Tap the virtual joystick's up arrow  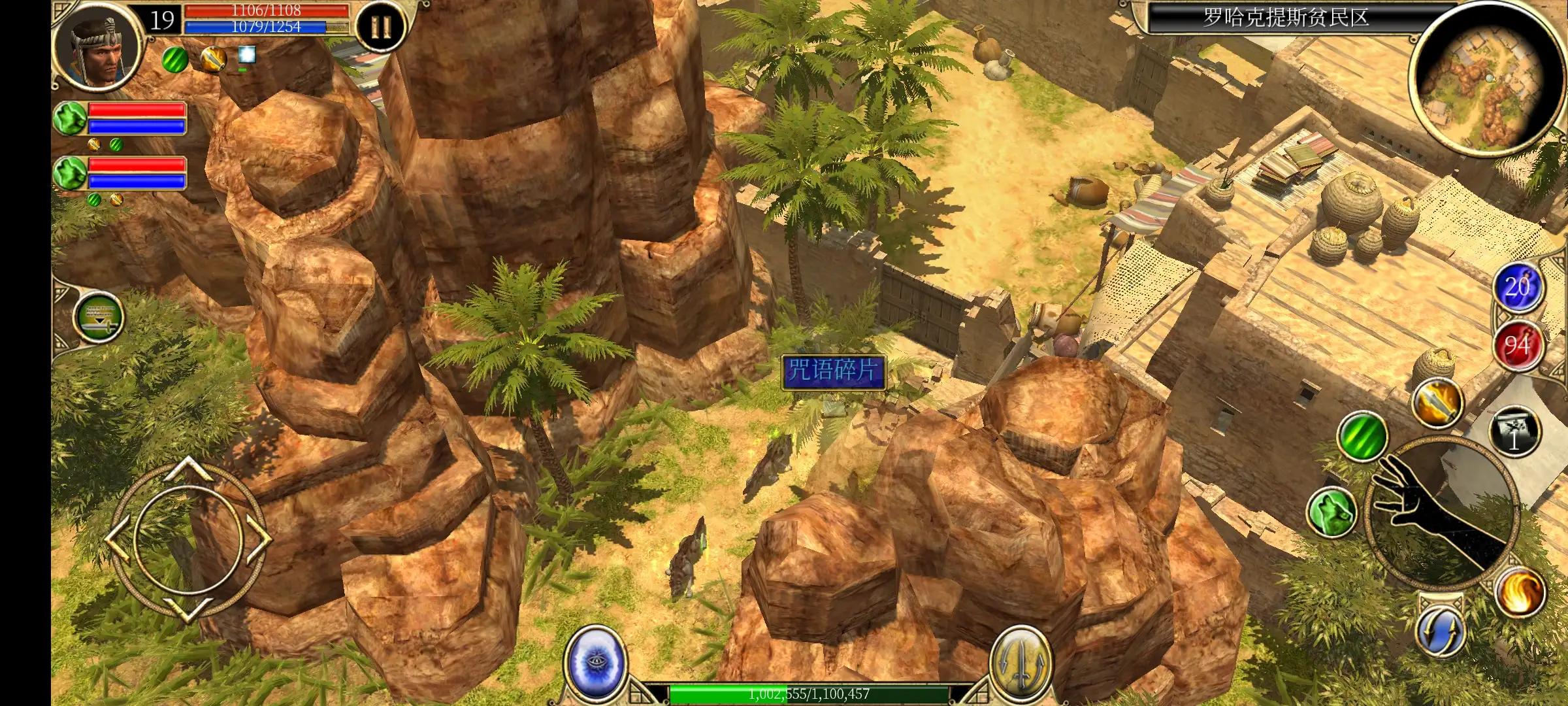point(188,467)
